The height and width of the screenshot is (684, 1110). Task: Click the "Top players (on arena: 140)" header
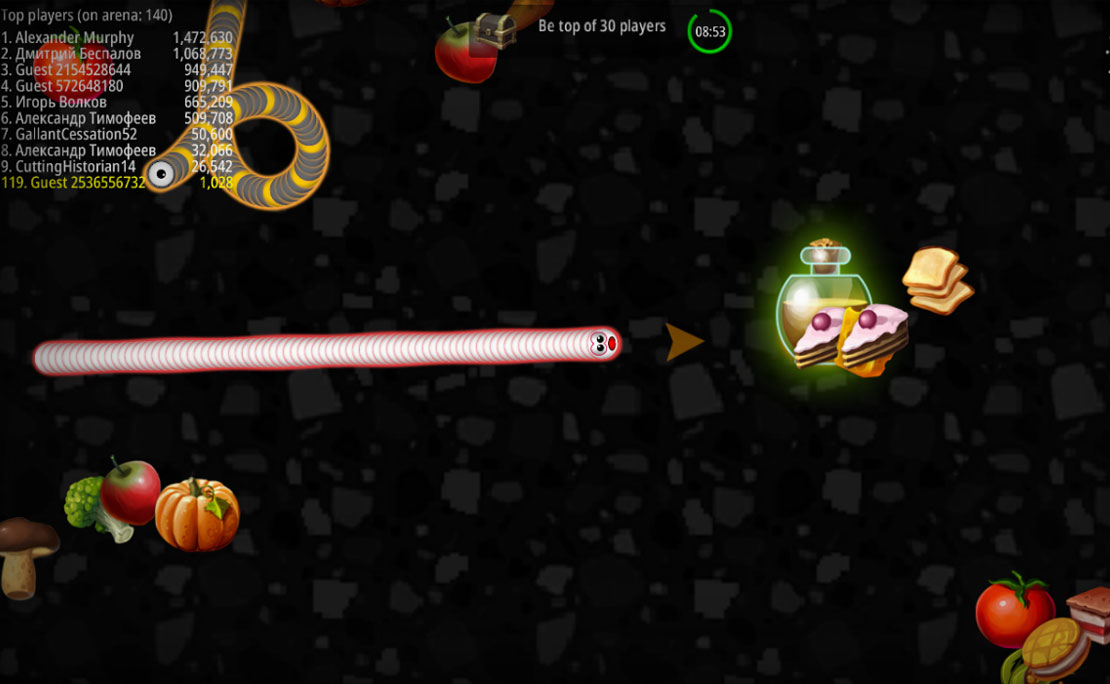point(86,16)
